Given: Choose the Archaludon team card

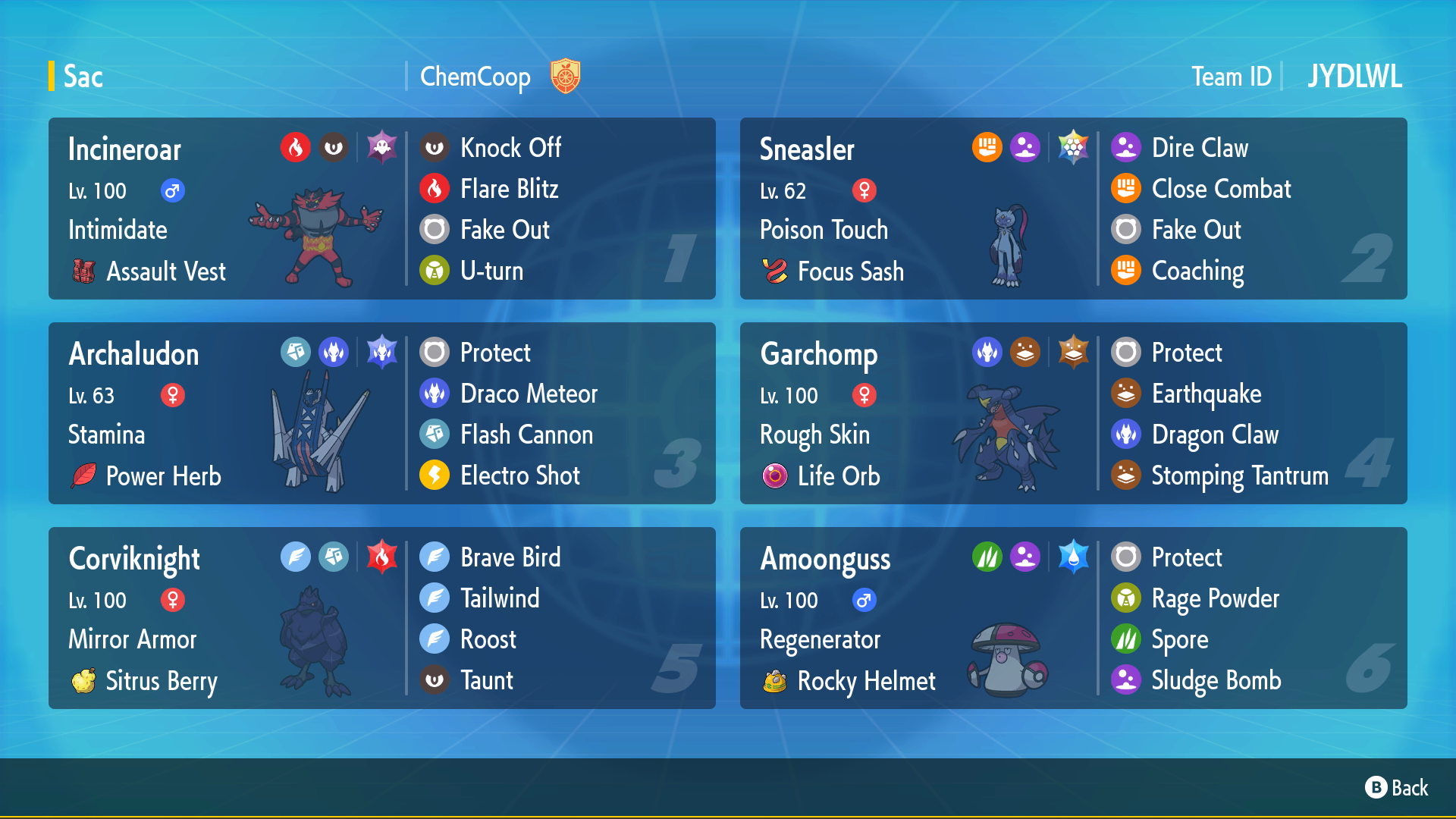Looking at the screenshot, I should (381, 413).
